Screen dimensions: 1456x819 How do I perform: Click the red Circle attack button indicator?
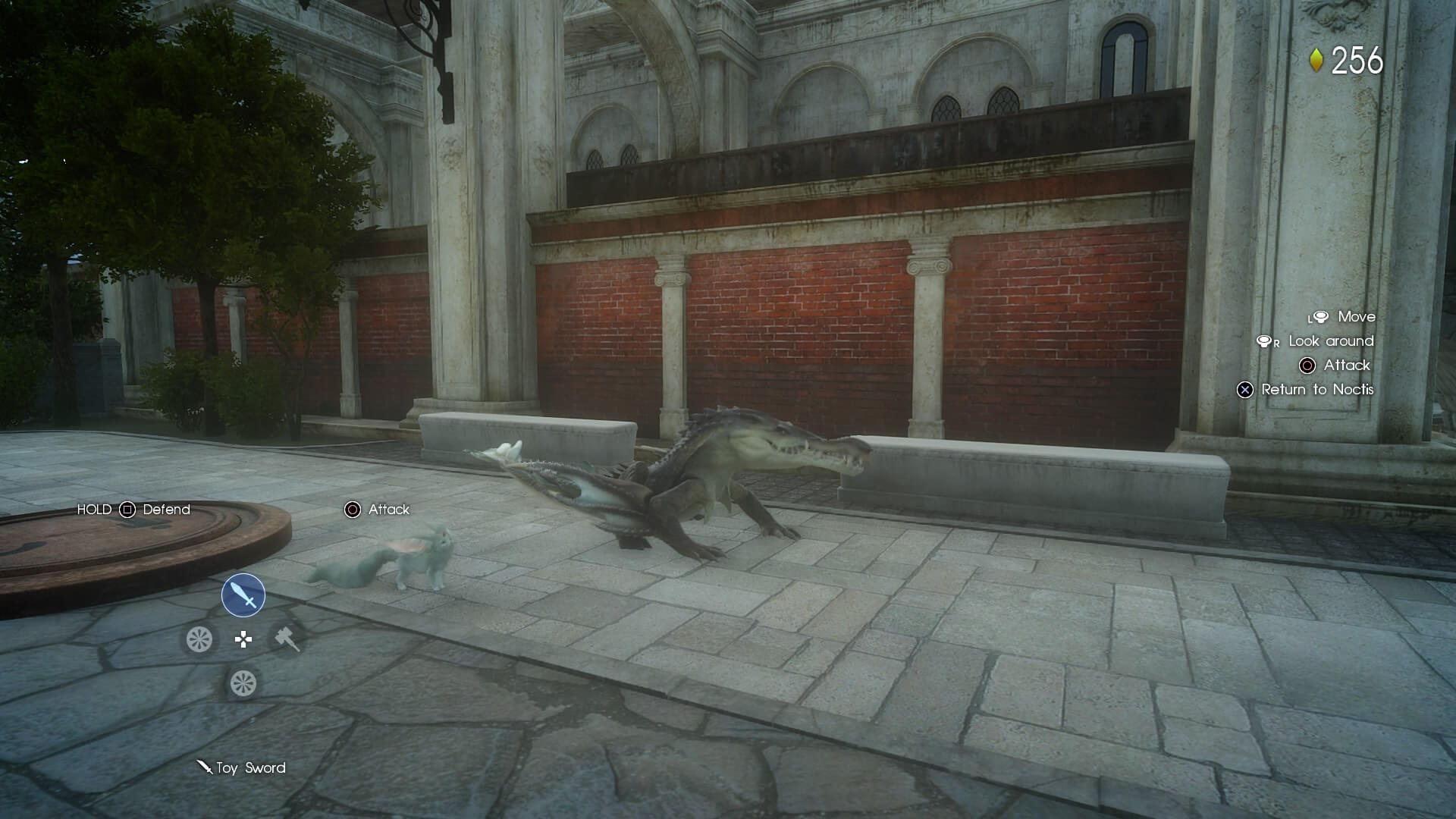(x=352, y=510)
